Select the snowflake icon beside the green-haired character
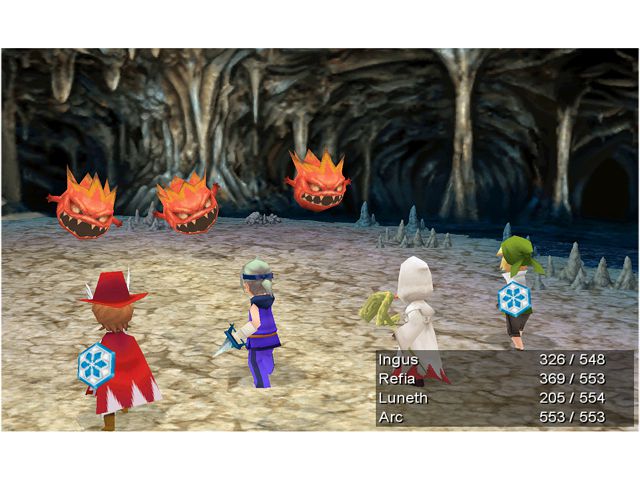Viewport: 640px width, 480px height. (514, 298)
